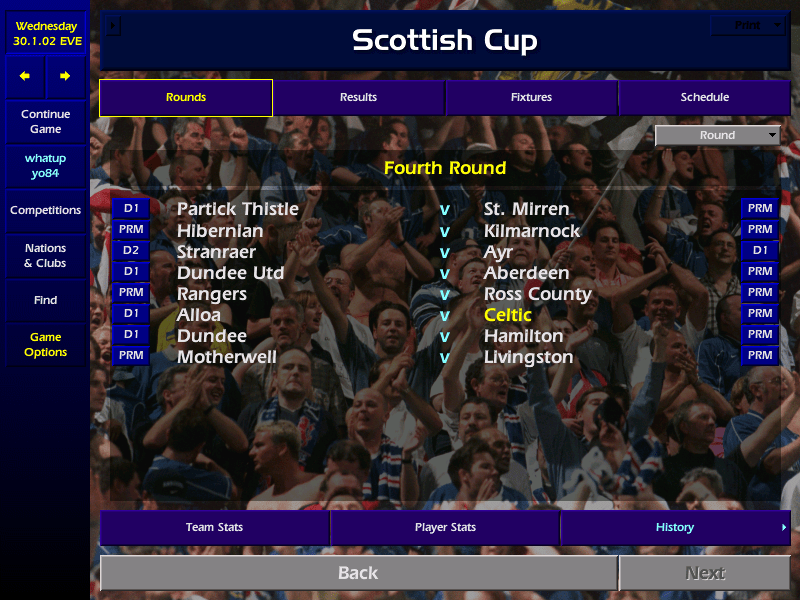
Task: Open manager profile whatup yo84
Action: tap(45, 166)
